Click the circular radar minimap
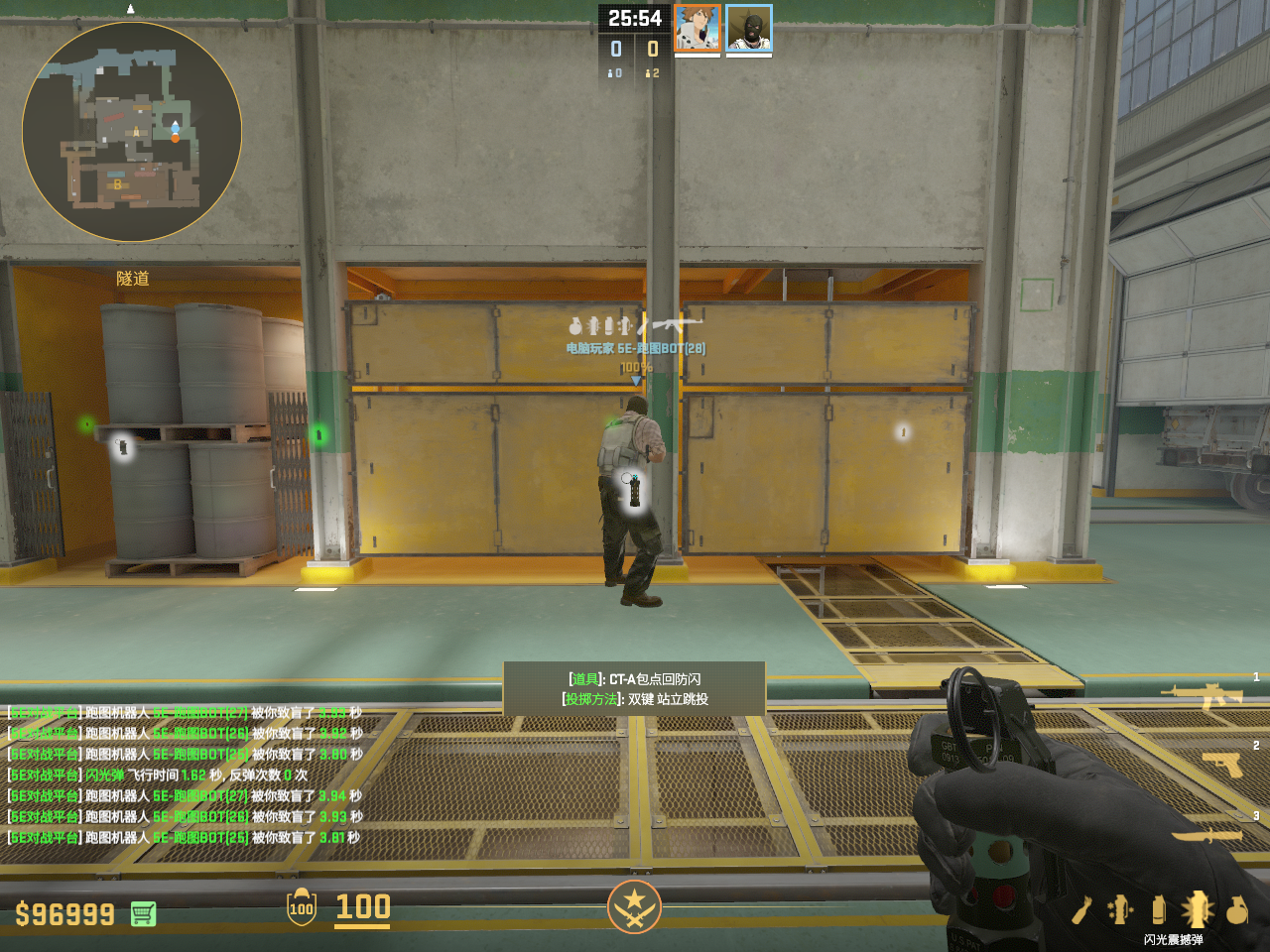Image resolution: width=1270 pixels, height=952 pixels. pyautogui.click(x=132, y=132)
